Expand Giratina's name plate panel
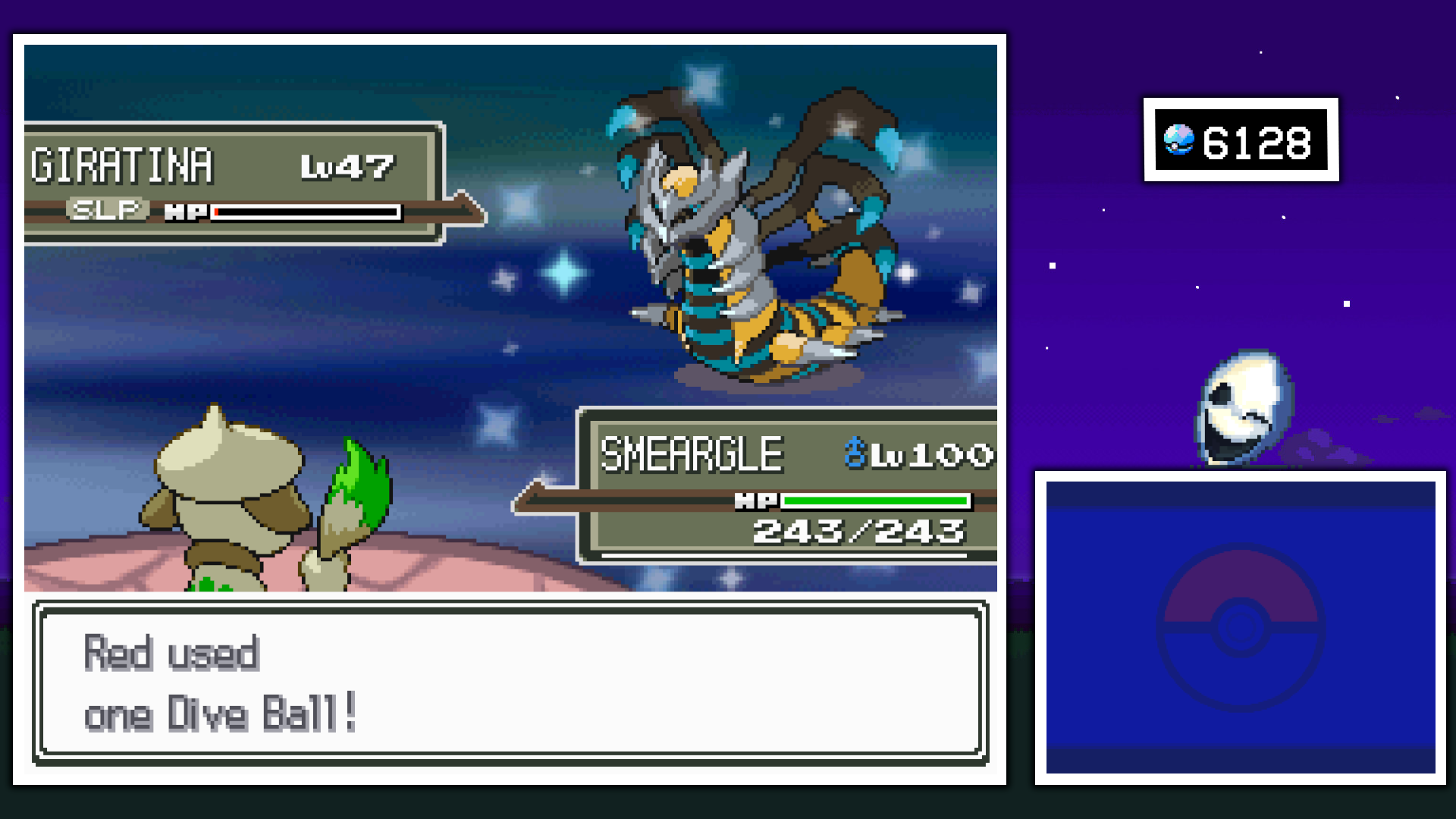Image resolution: width=1456 pixels, height=819 pixels. [227, 182]
